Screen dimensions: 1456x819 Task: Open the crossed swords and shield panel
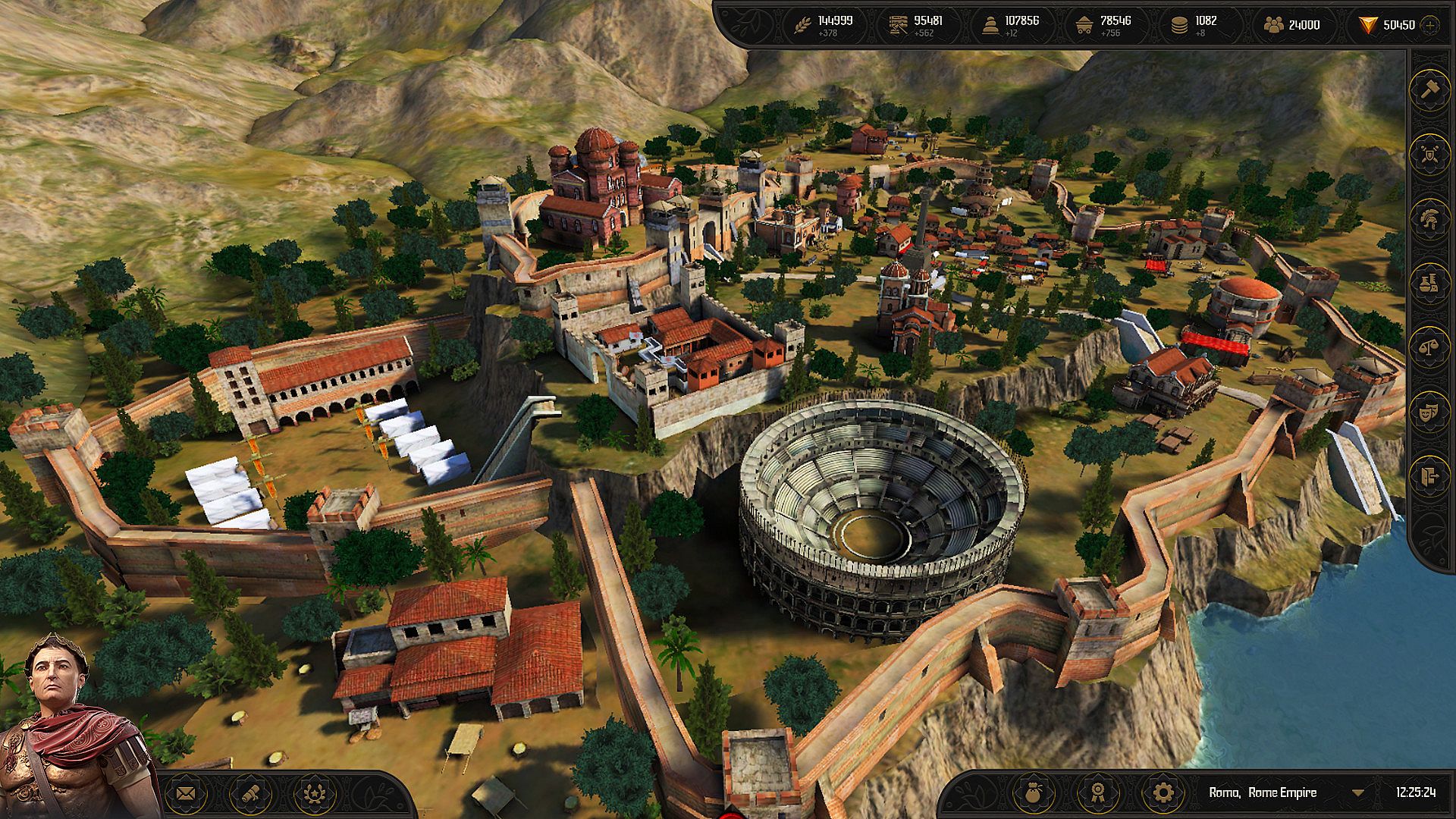[1429, 155]
